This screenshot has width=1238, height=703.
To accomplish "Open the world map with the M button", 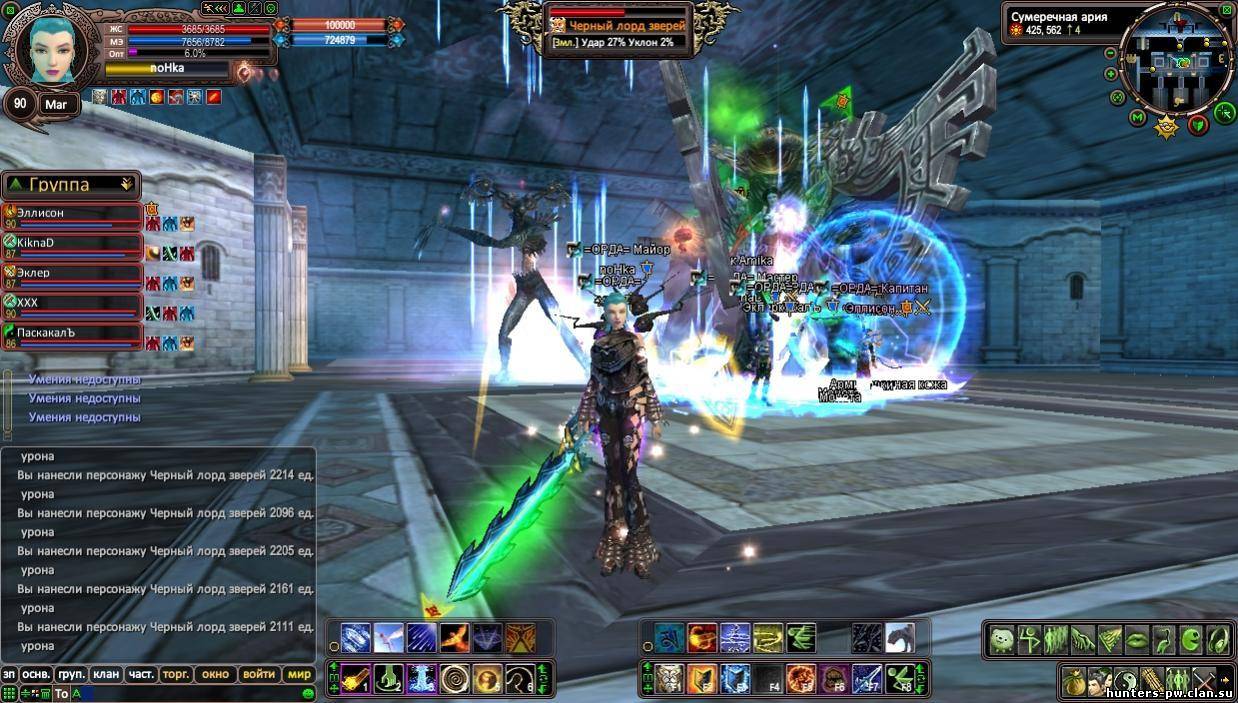I will click(x=1137, y=118).
